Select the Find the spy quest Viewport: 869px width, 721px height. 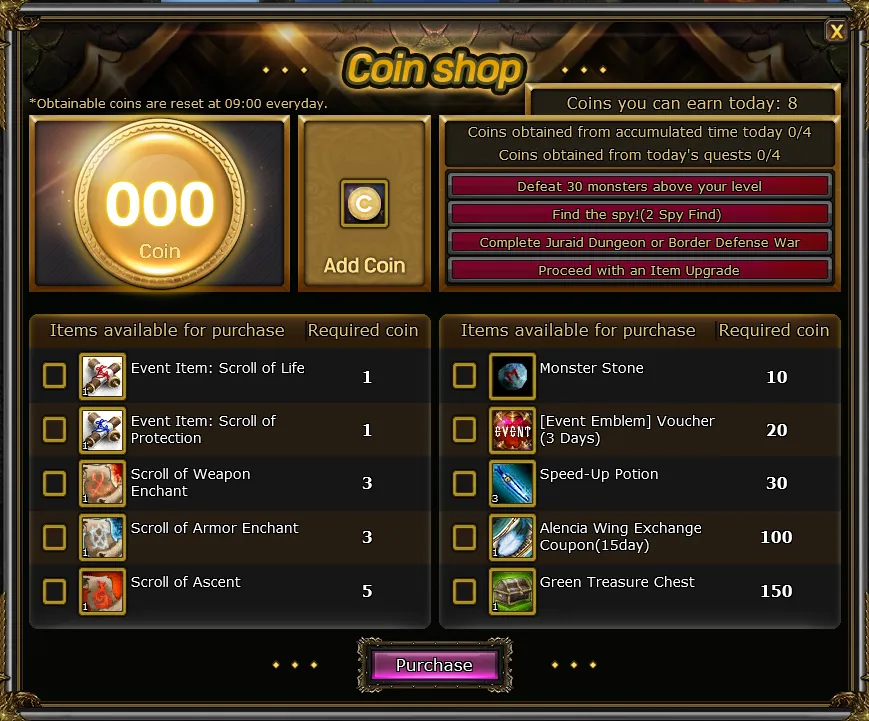639,215
